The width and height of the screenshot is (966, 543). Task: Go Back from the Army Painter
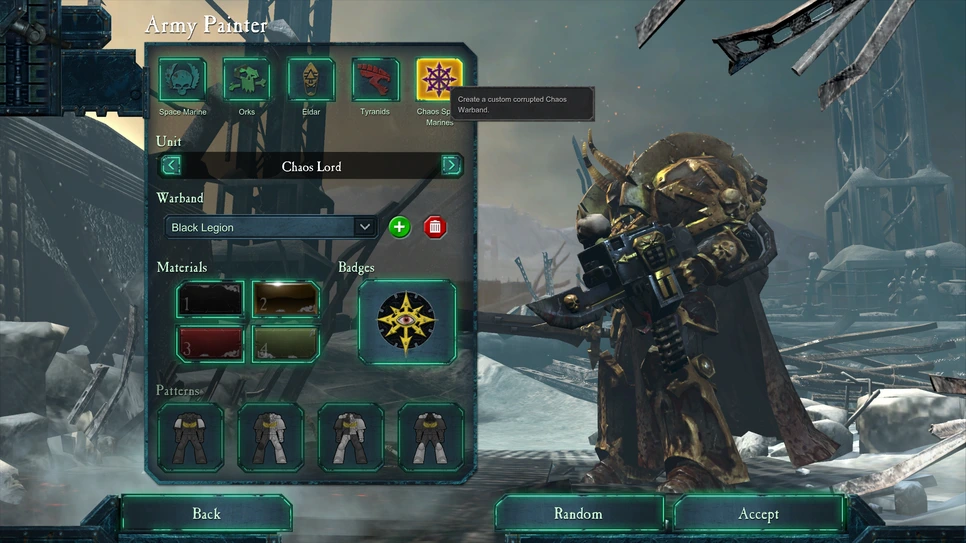tap(206, 513)
